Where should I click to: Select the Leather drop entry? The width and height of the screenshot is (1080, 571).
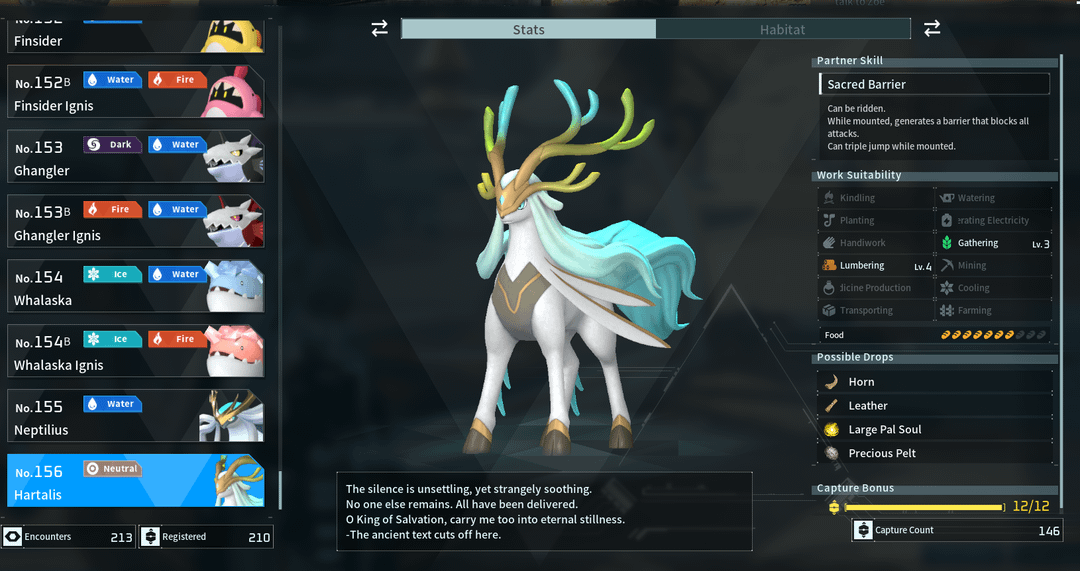pyautogui.click(x=934, y=406)
